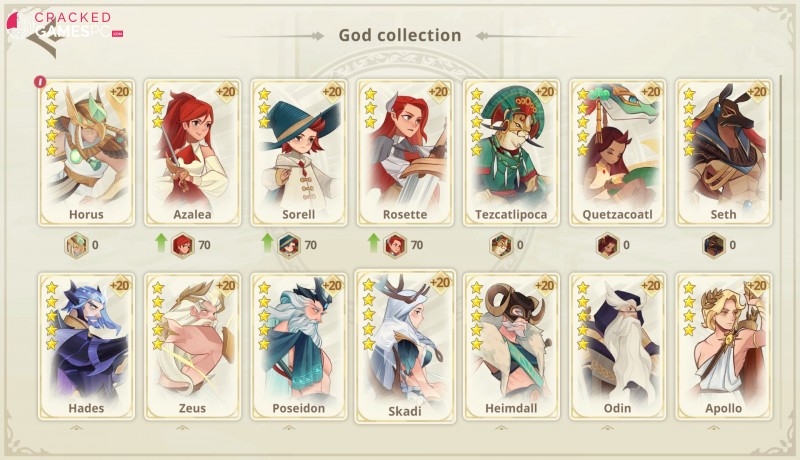Screen dimensions: 800x460
Task: Select the Poseidon card
Action: pos(299,343)
